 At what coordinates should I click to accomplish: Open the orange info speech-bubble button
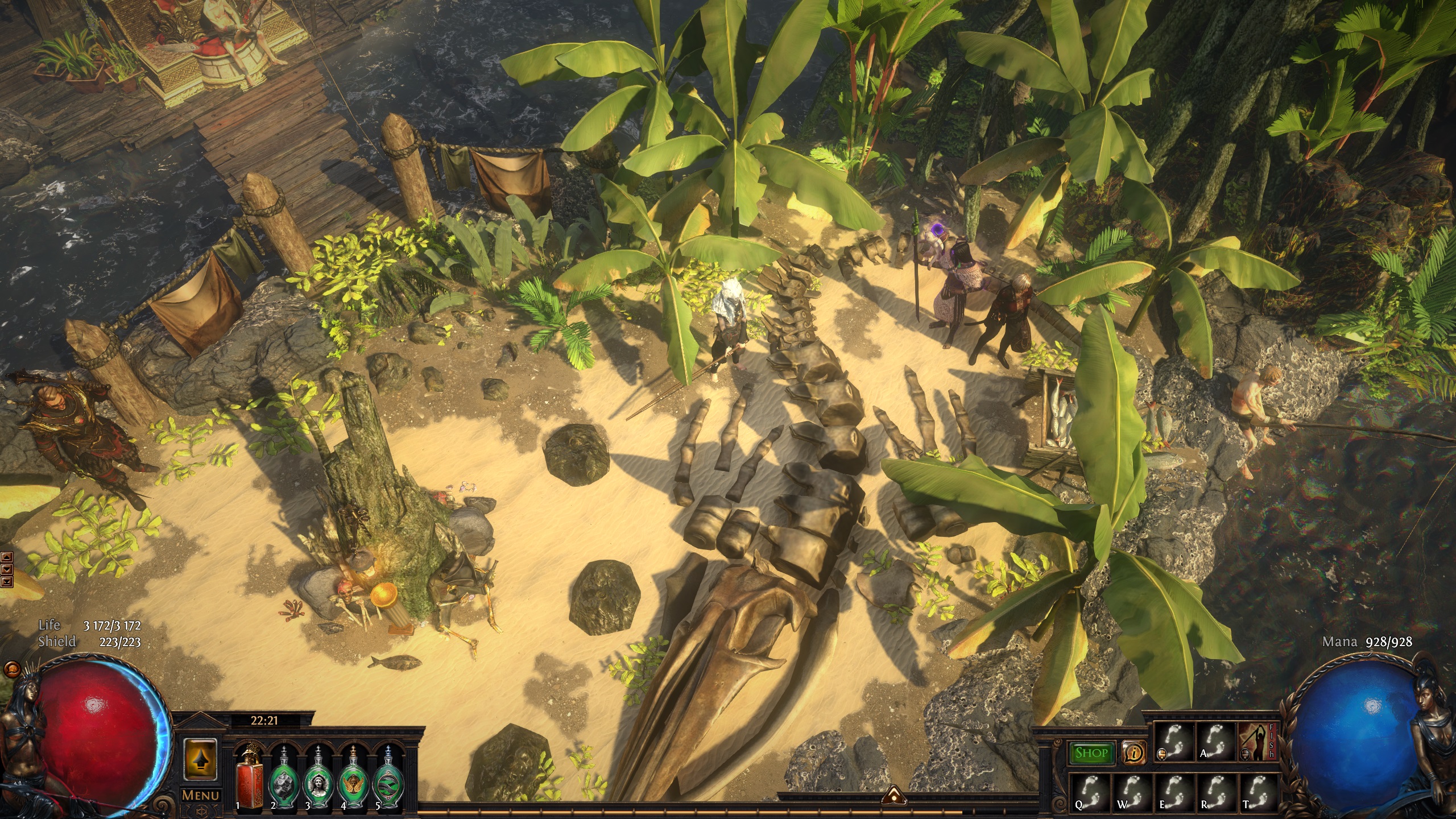(1134, 754)
